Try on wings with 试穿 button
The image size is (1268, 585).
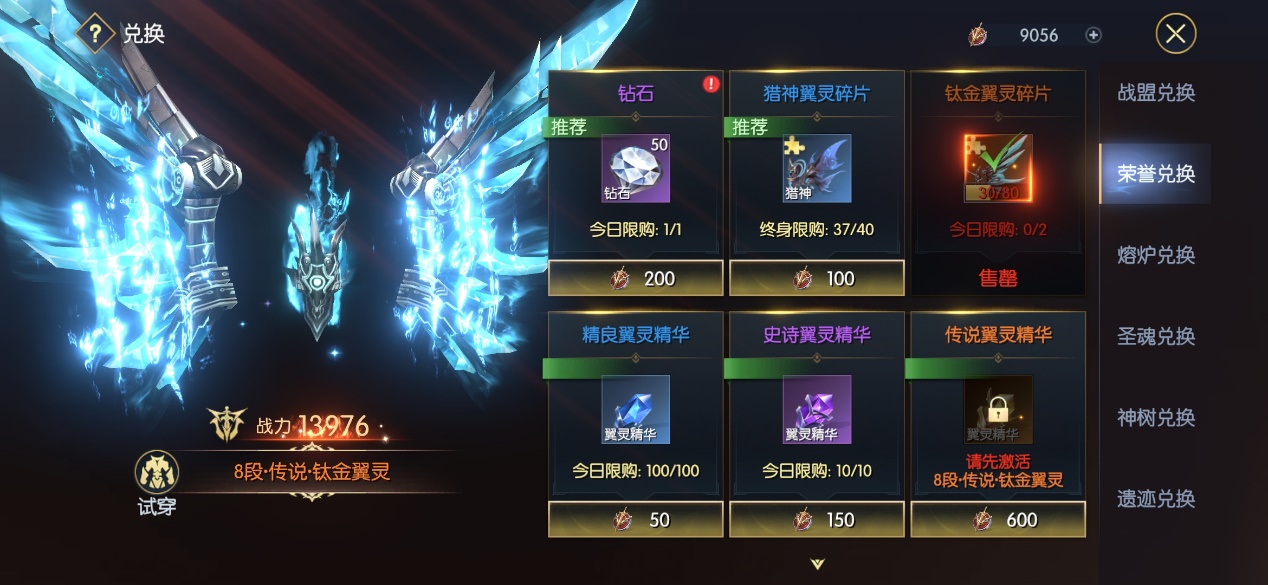157,482
